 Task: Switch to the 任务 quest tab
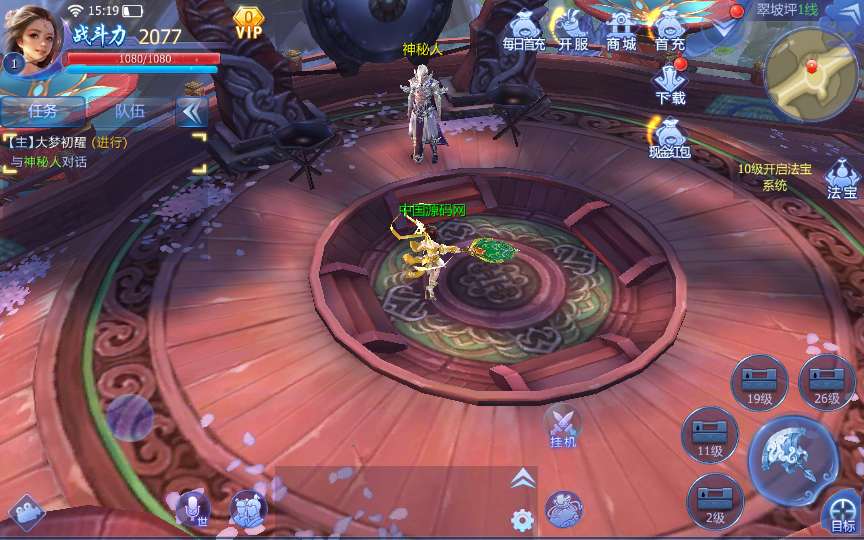point(43,111)
